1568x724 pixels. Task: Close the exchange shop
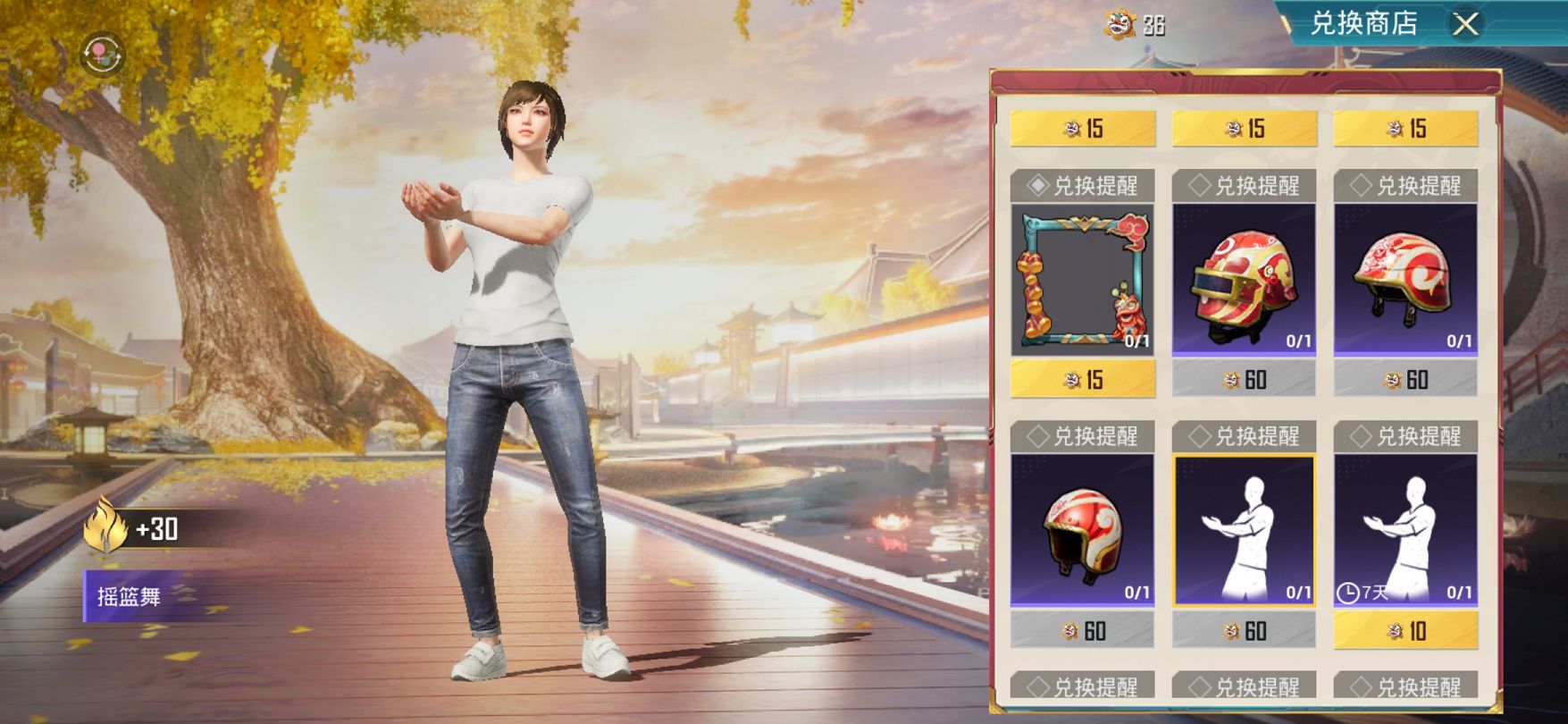pos(1465,24)
